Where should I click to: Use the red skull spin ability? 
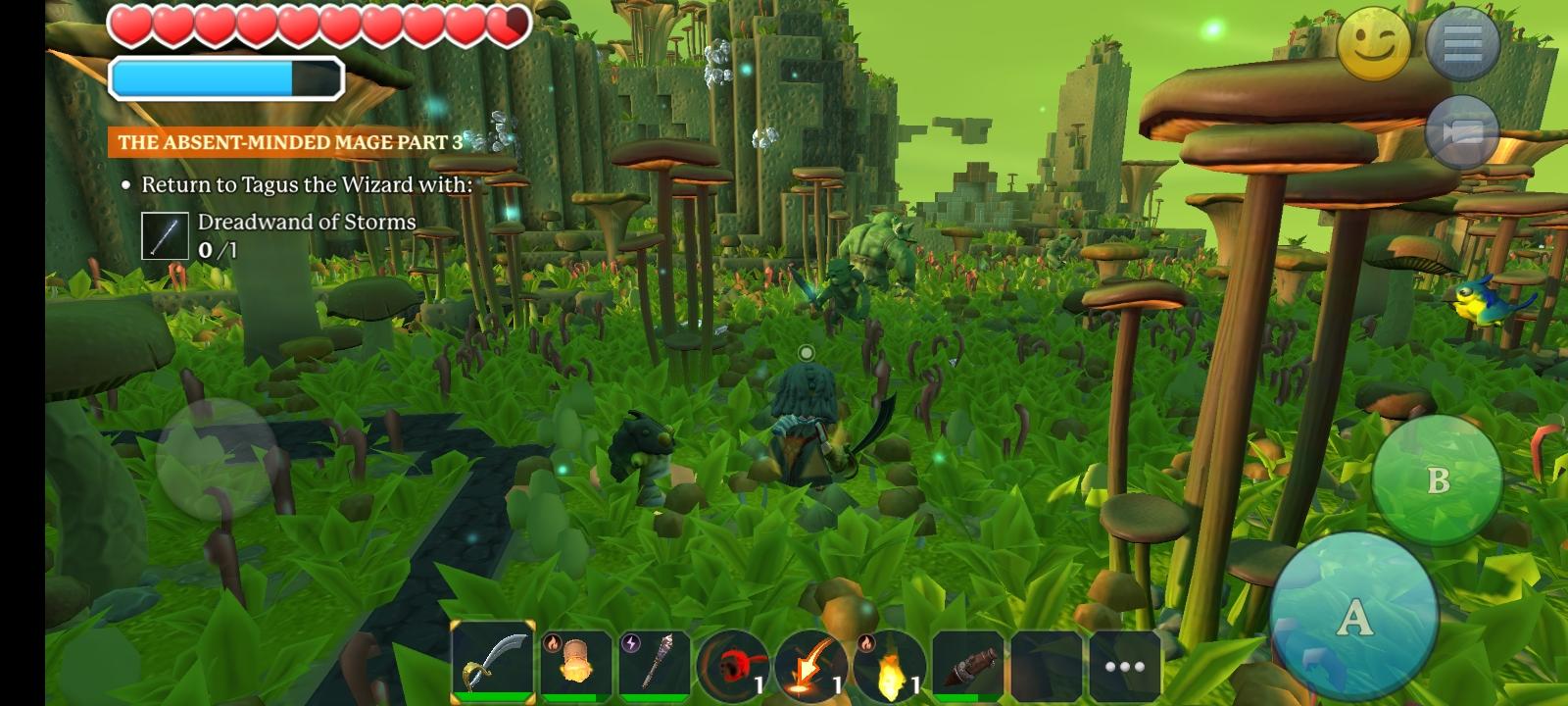click(733, 667)
